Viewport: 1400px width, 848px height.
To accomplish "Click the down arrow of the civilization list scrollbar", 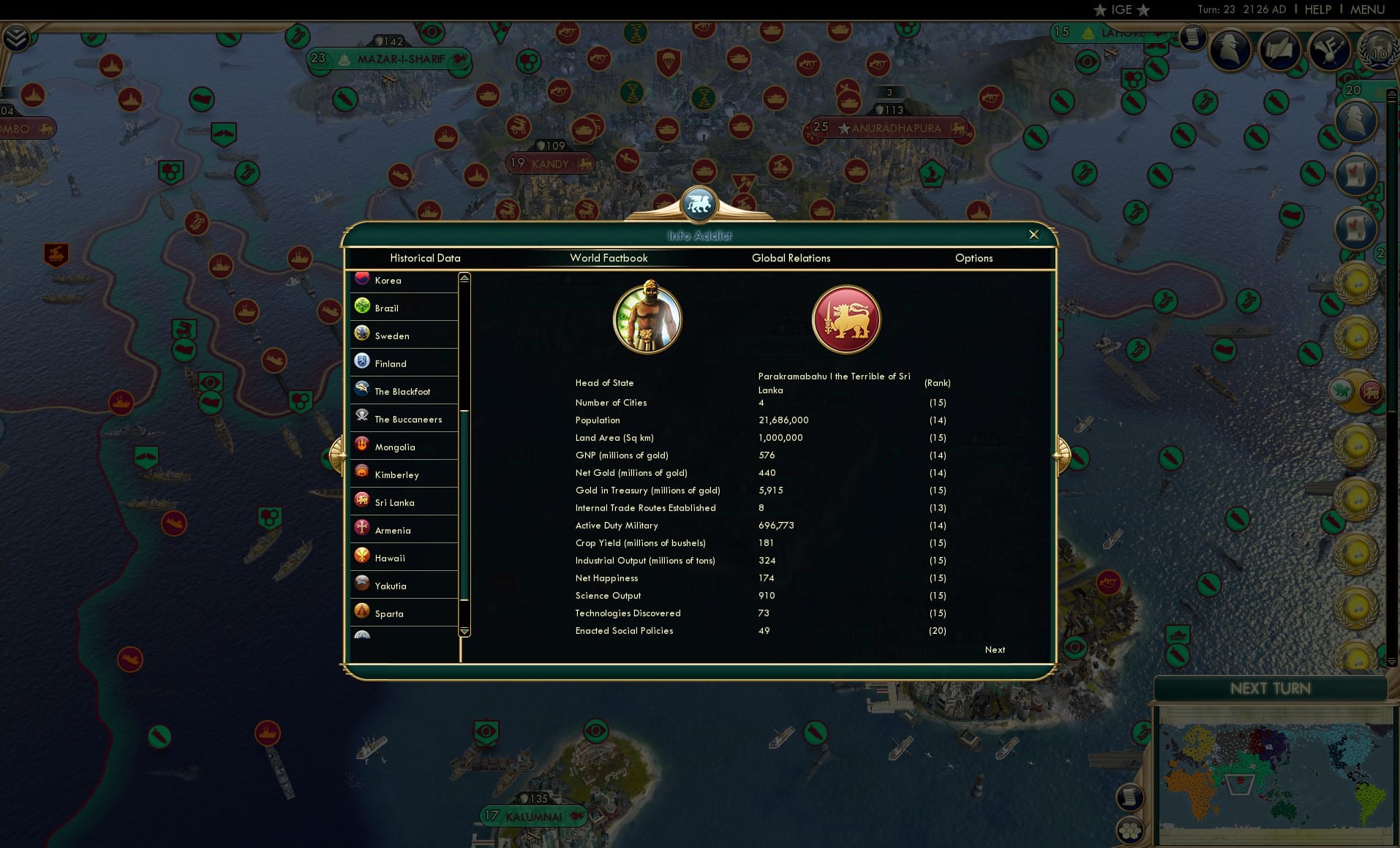I will (464, 629).
